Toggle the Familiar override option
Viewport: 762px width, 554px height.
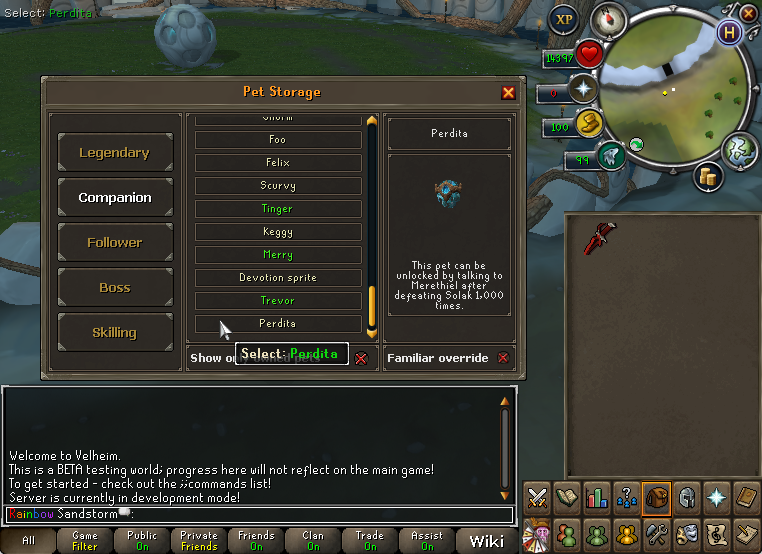(x=503, y=358)
